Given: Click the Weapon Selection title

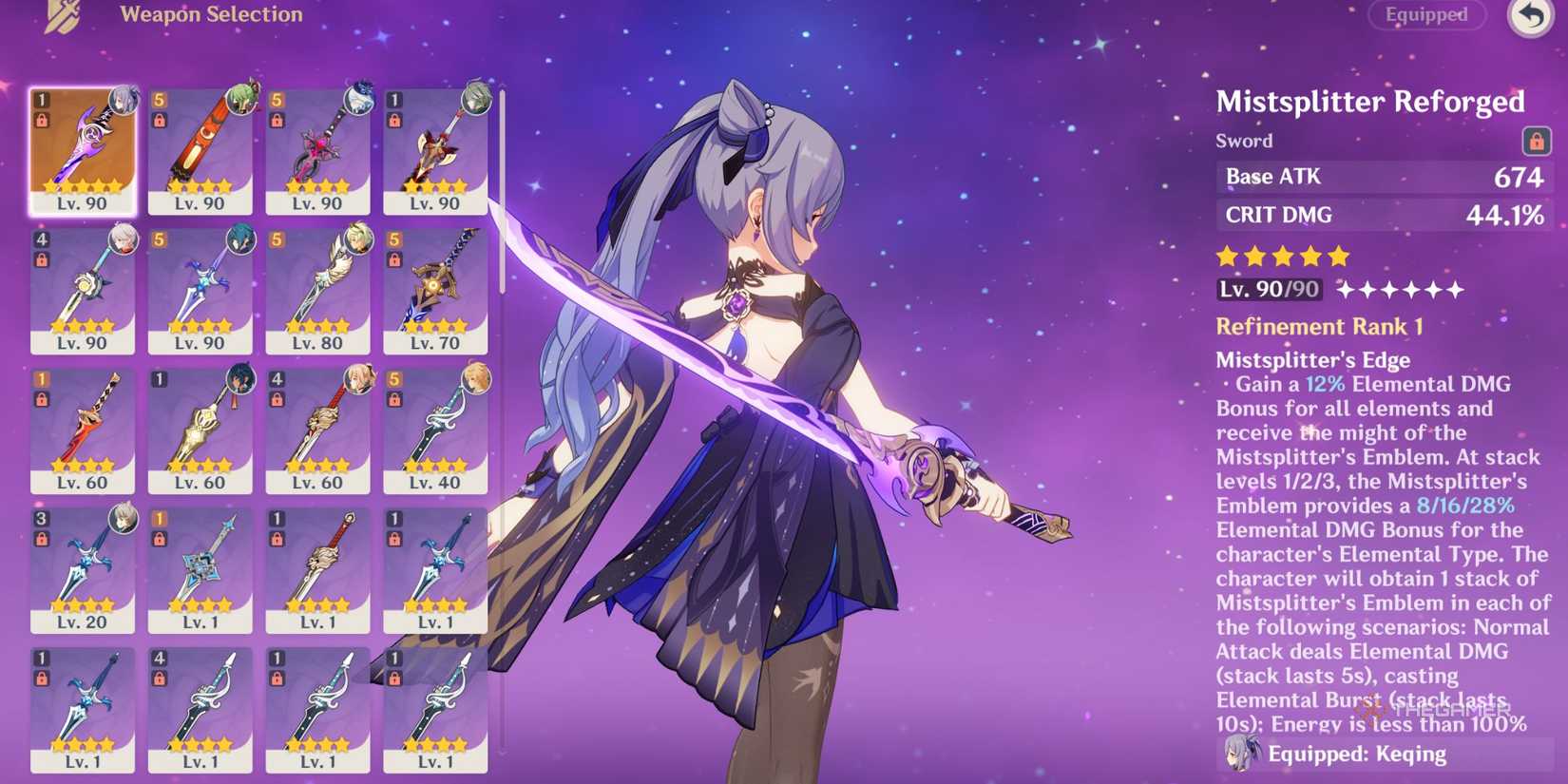Looking at the screenshot, I should [210, 14].
